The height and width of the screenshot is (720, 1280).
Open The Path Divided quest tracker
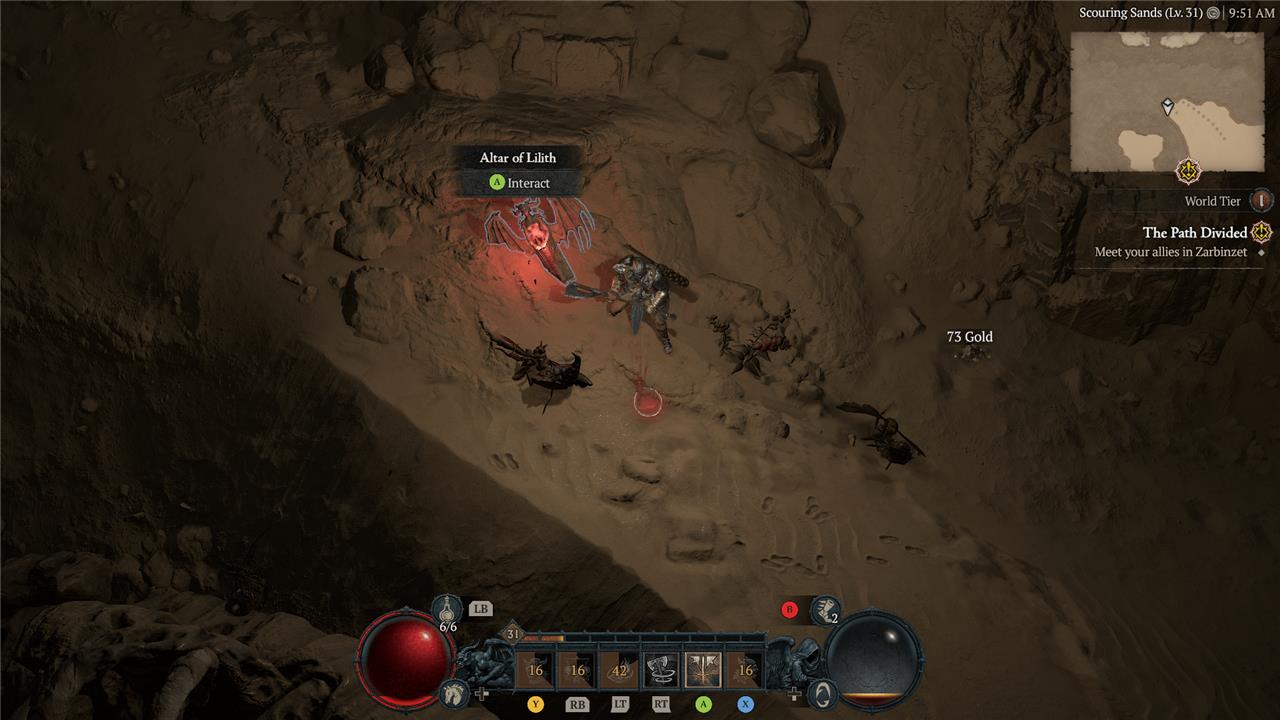point(1195,233)
